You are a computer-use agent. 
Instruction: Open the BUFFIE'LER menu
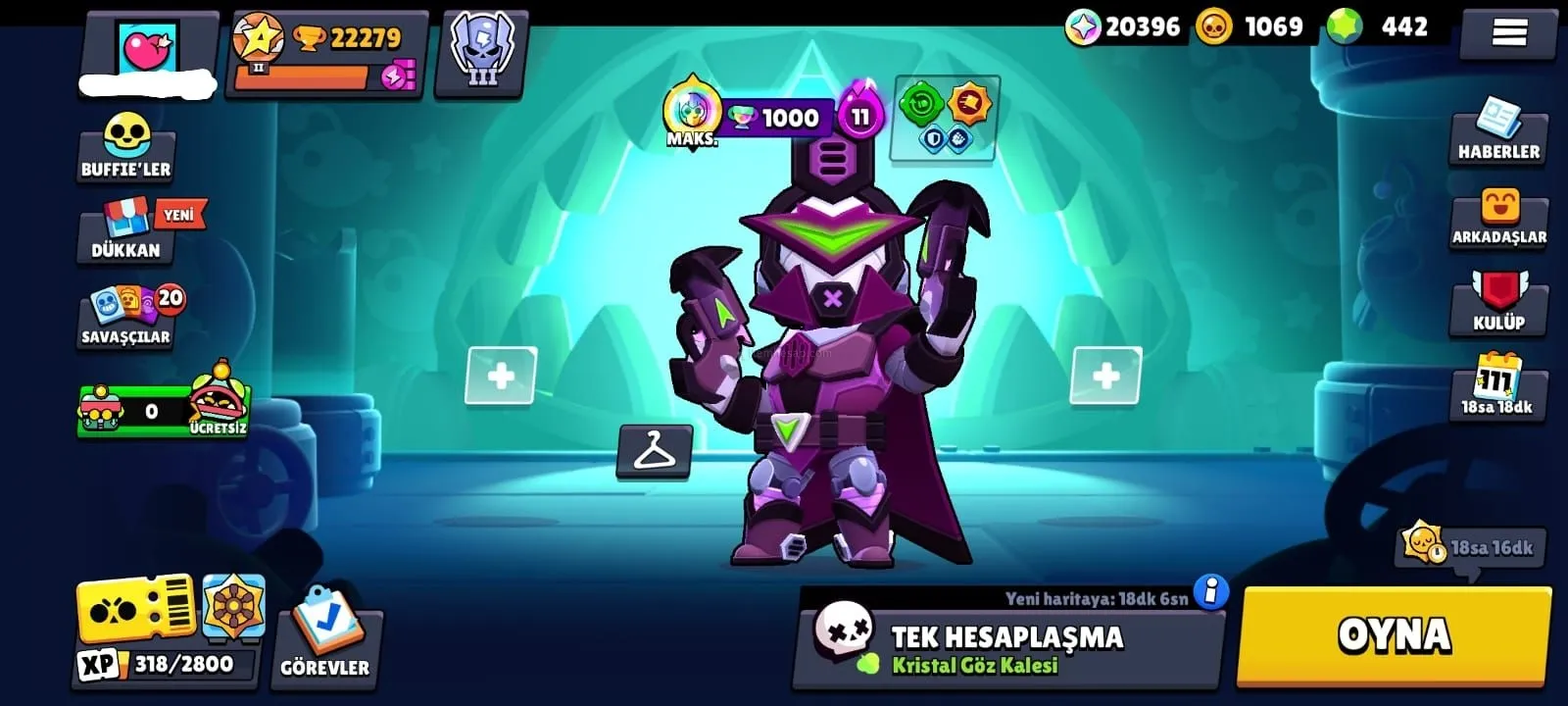pyautogui.click(x=126, y=146)
